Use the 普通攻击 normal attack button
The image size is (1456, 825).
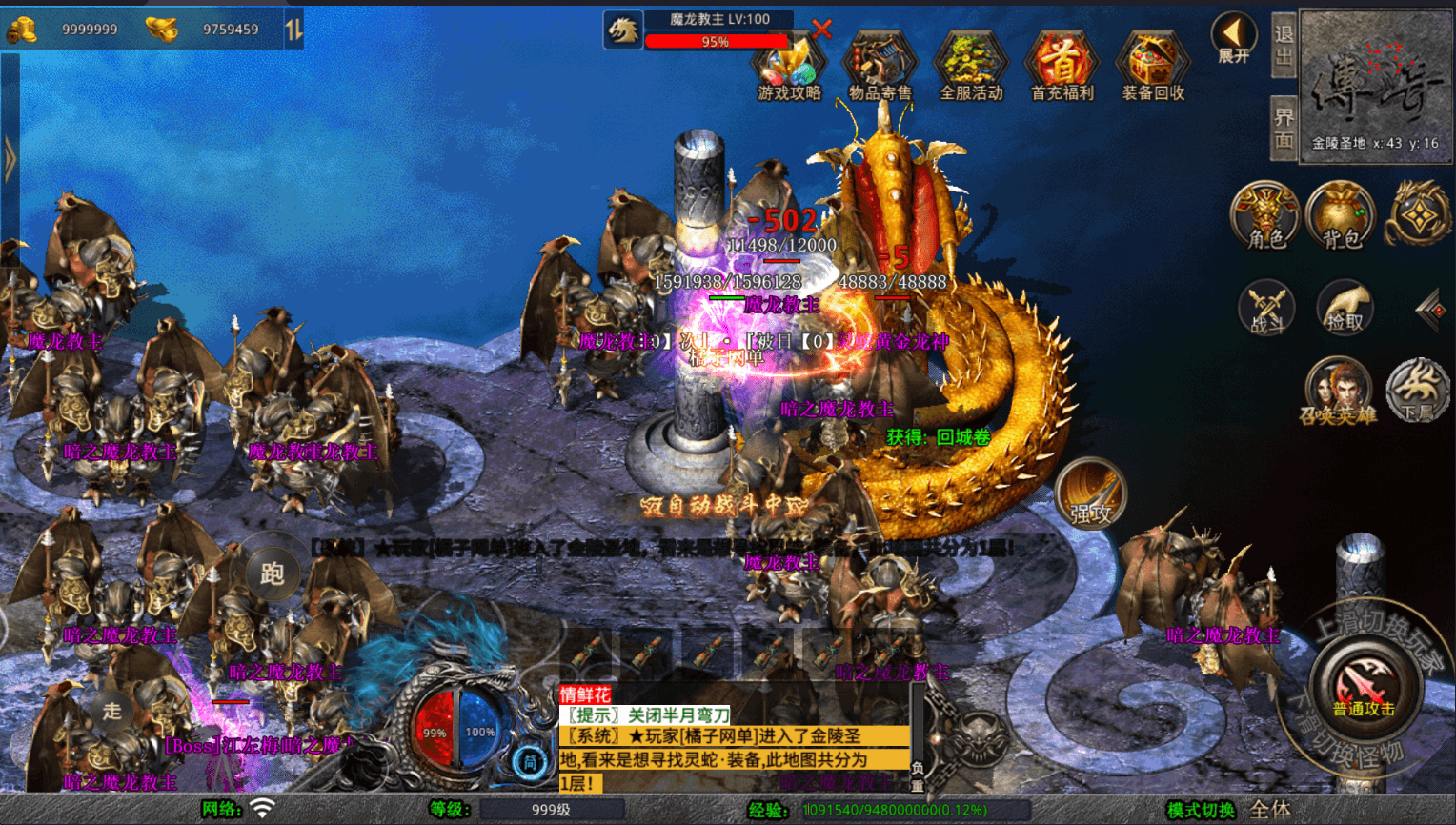pyautogui.click(x=1364, y=684)
